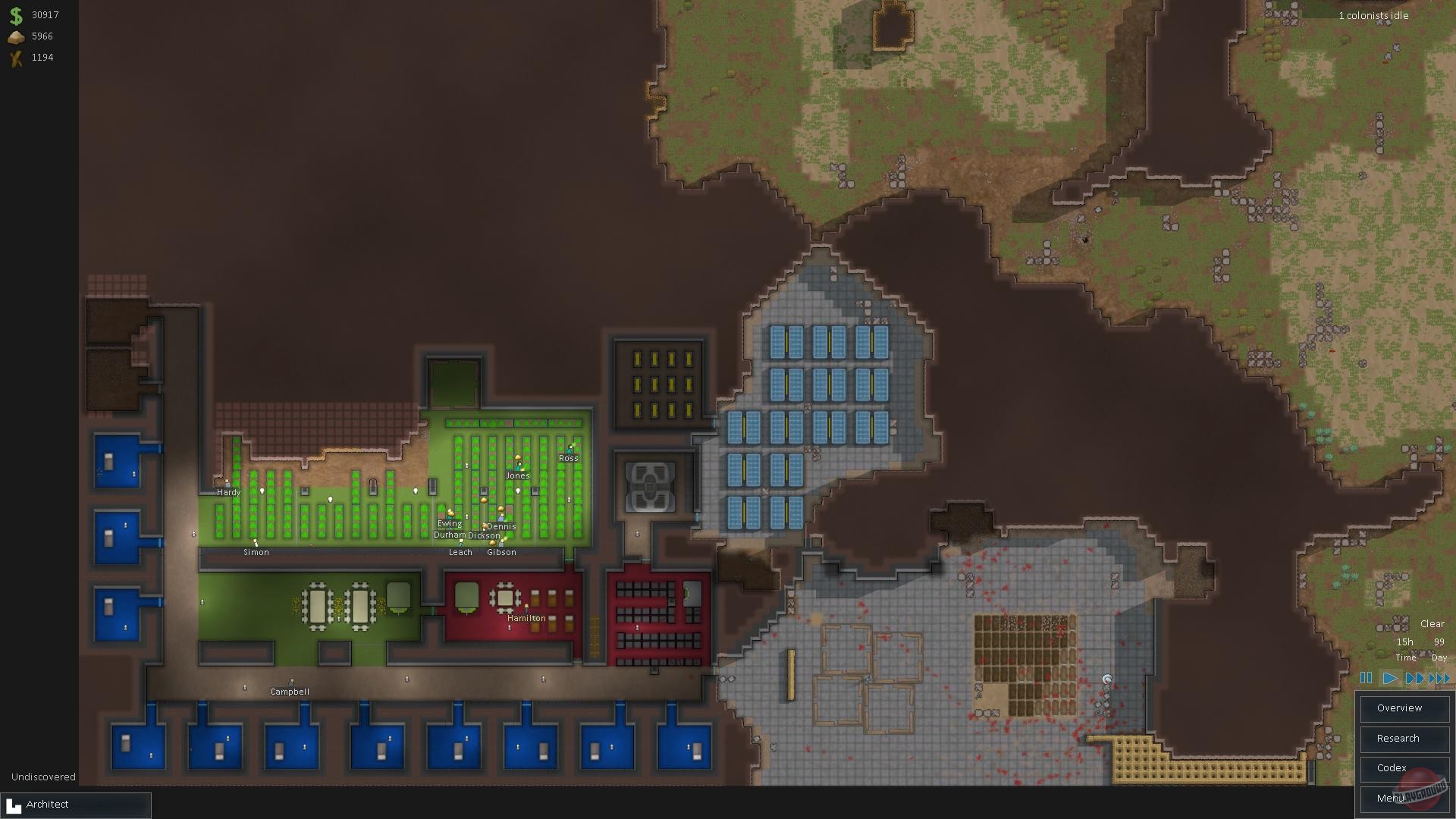Open the Overview panel

pos(1404,708)
